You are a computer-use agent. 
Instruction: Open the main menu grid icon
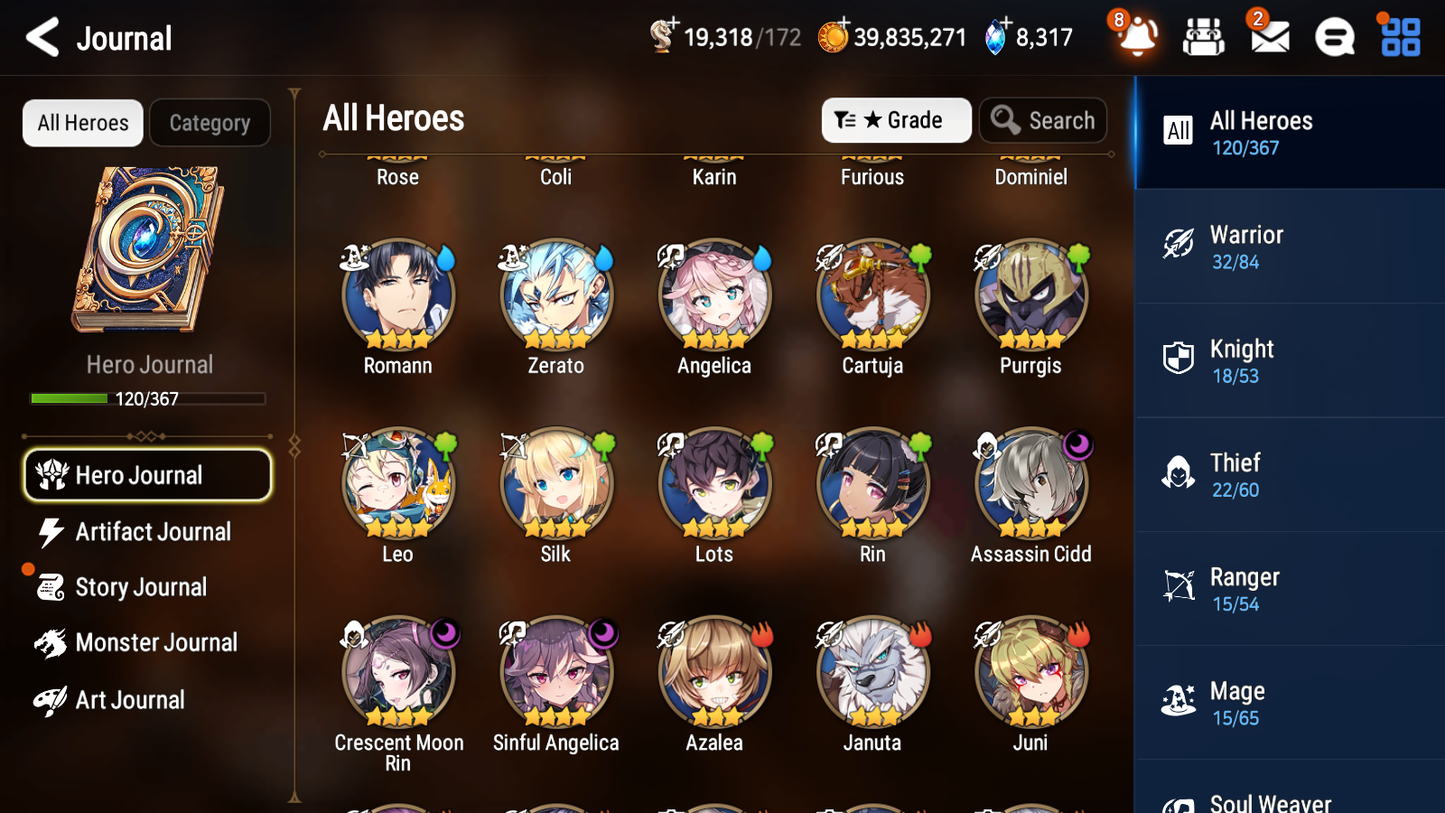1399,37
